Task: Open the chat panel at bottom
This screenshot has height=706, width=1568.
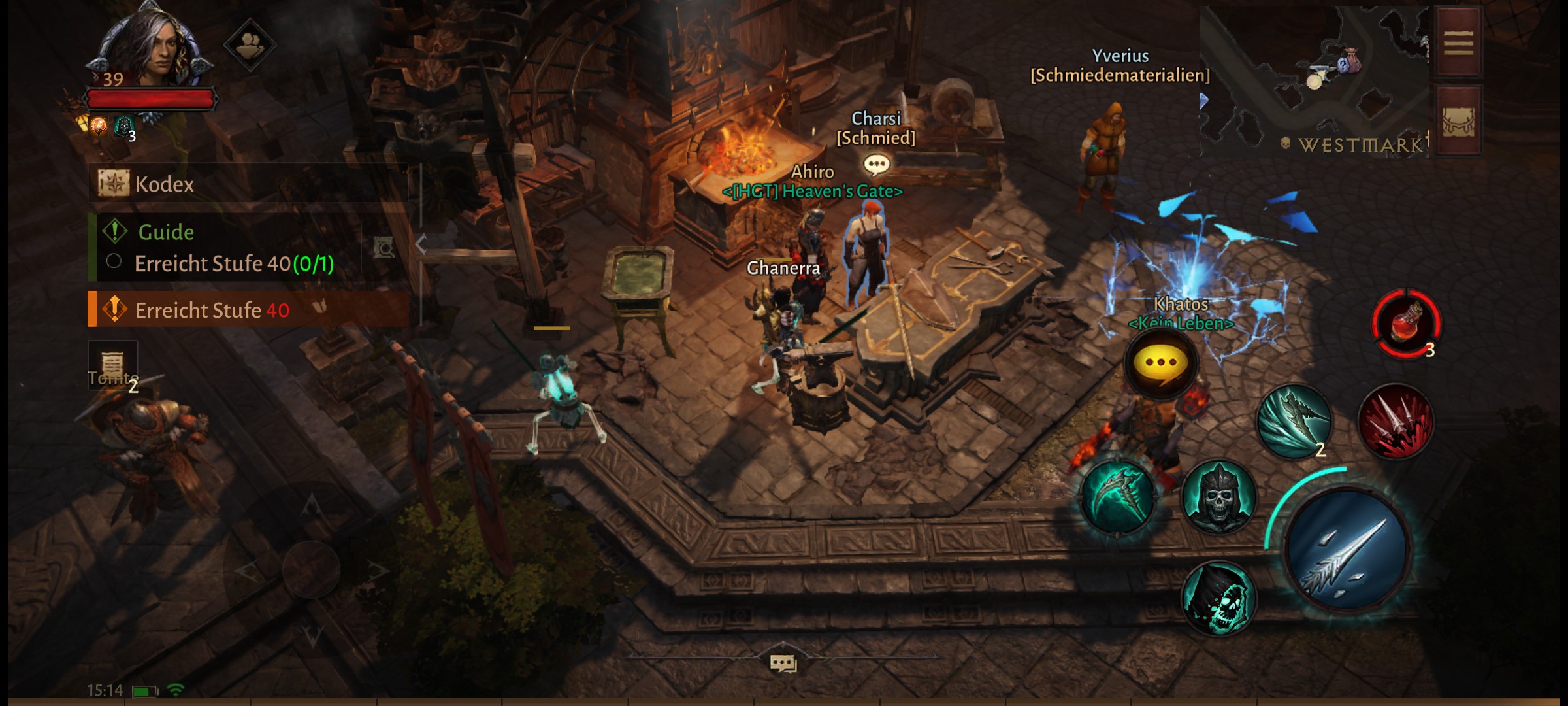Action: pos(783,664)
